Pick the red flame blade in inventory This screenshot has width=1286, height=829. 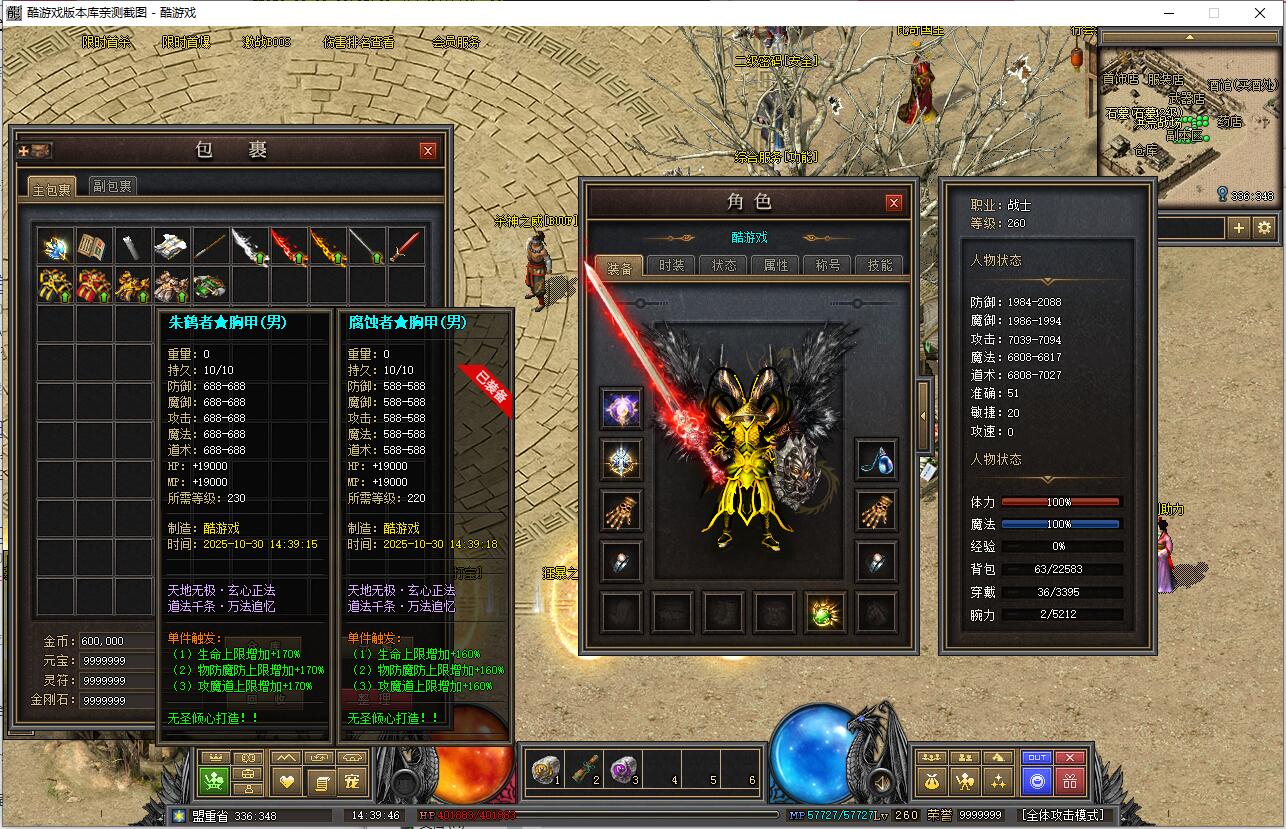click(x=288, y=246)
